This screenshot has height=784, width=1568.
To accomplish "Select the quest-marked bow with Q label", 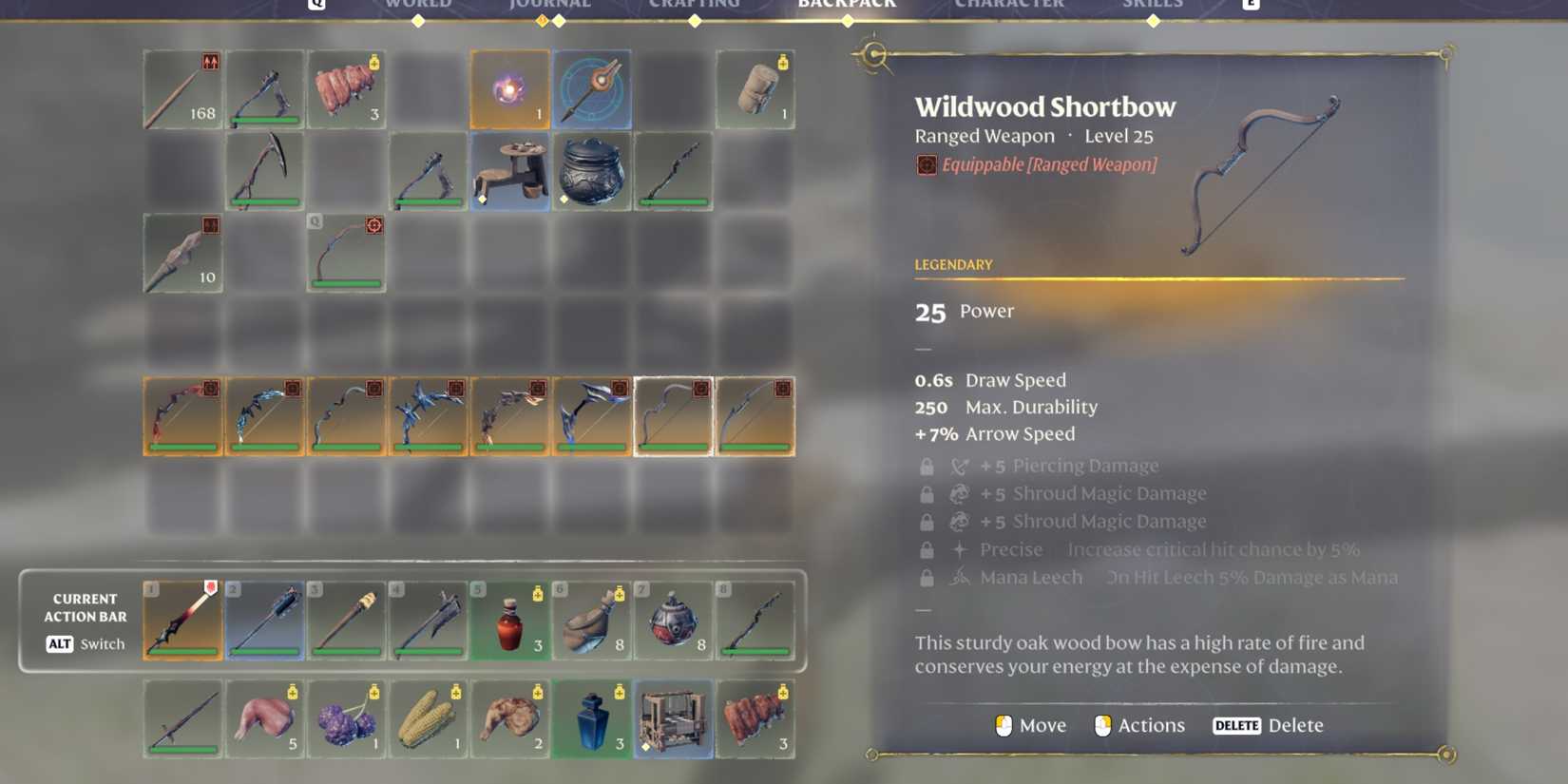I will pyautogui.click(x=345, y=252).
